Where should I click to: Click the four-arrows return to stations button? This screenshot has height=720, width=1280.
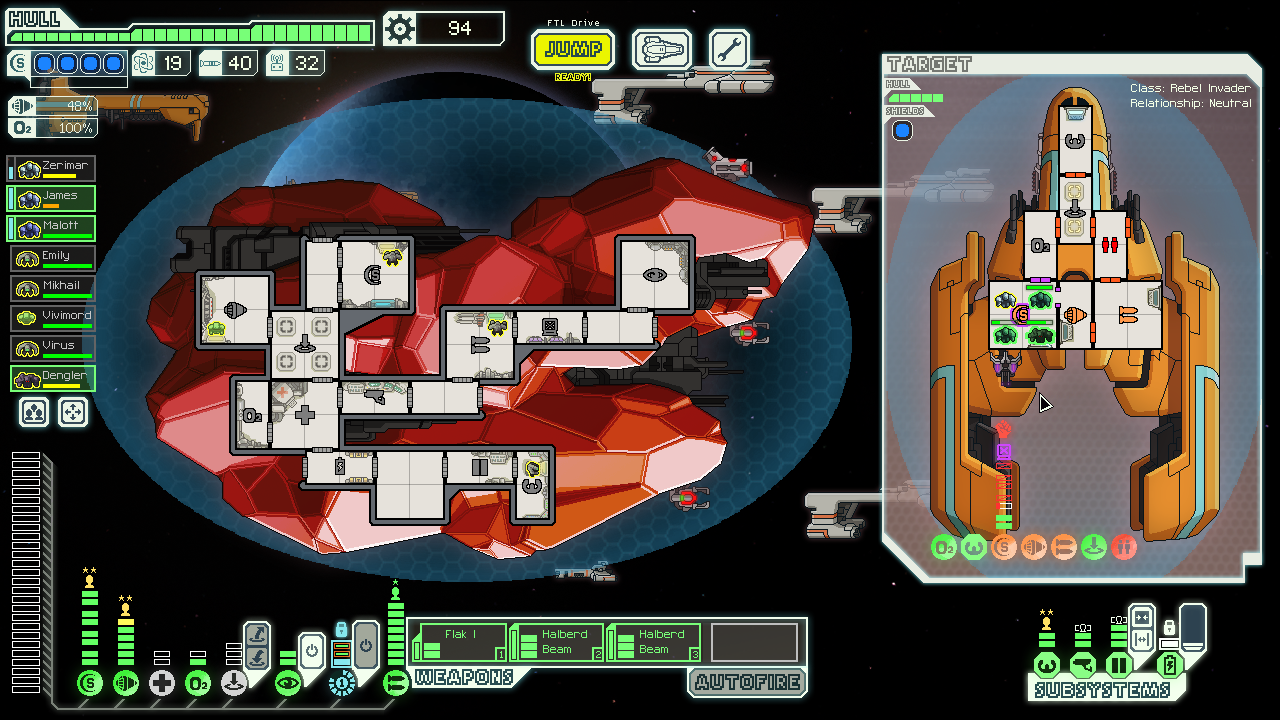point(73,412)
